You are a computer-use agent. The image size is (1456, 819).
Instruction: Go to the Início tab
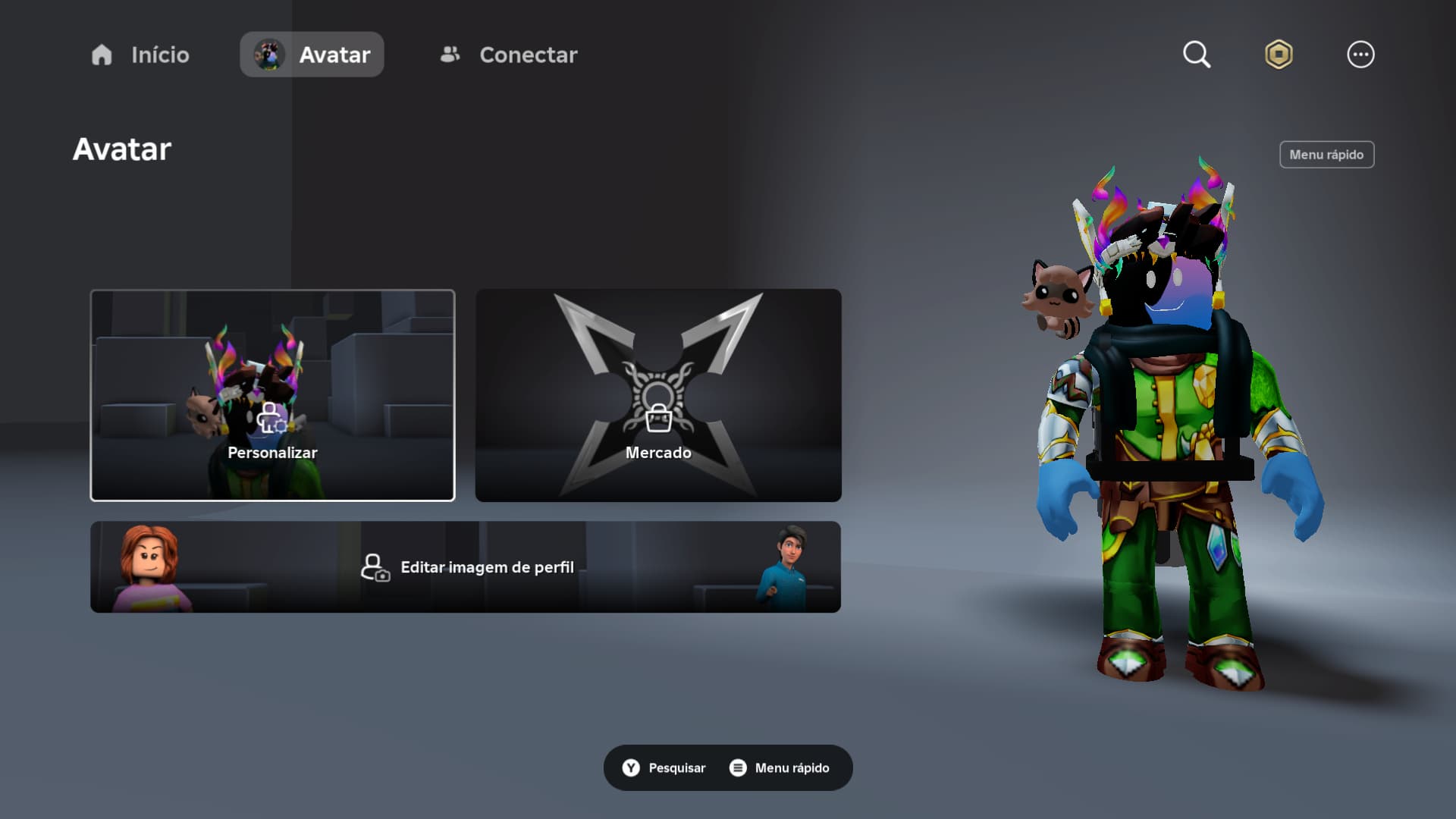point(140,55)
